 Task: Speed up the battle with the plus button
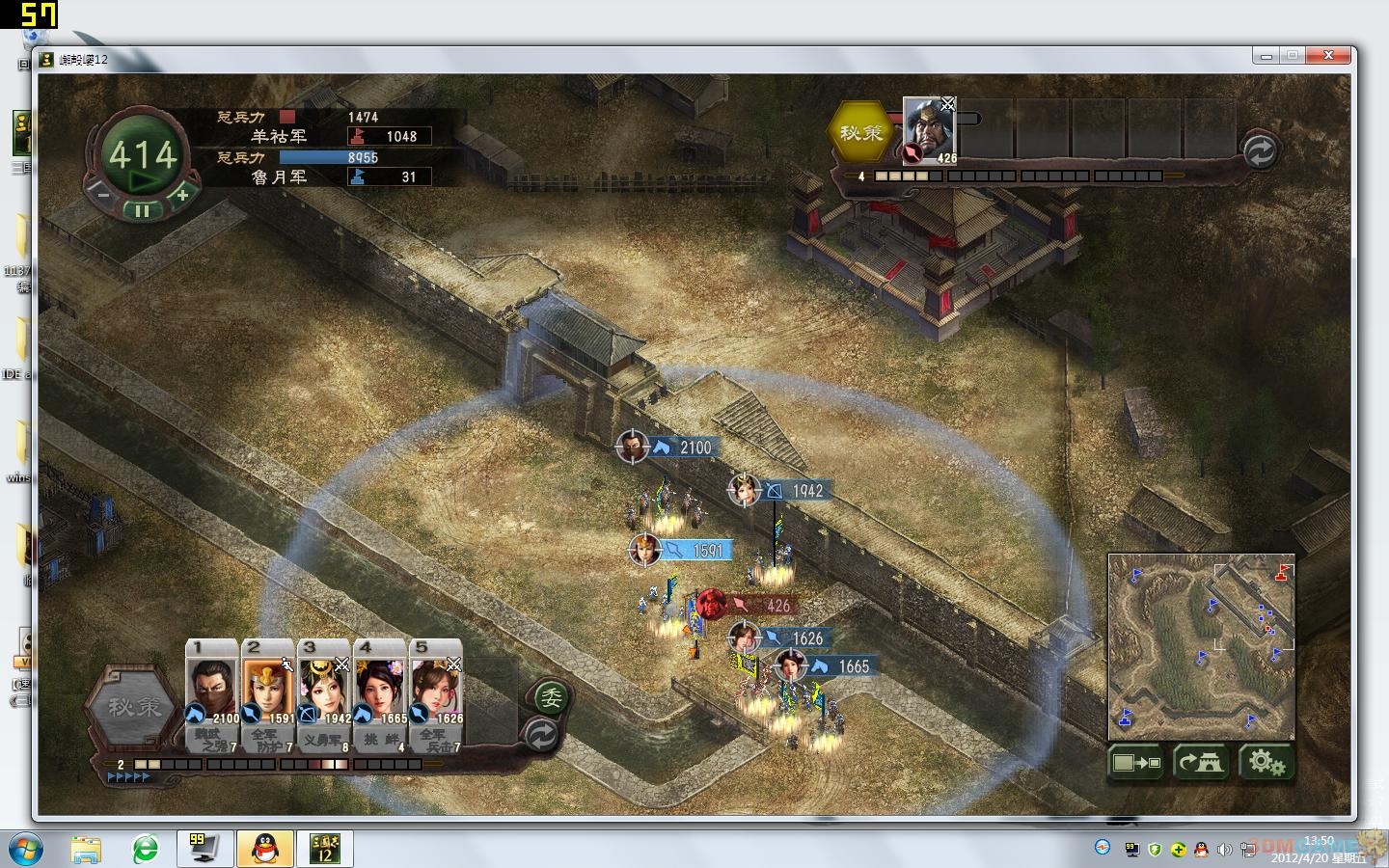pos(181,193)
